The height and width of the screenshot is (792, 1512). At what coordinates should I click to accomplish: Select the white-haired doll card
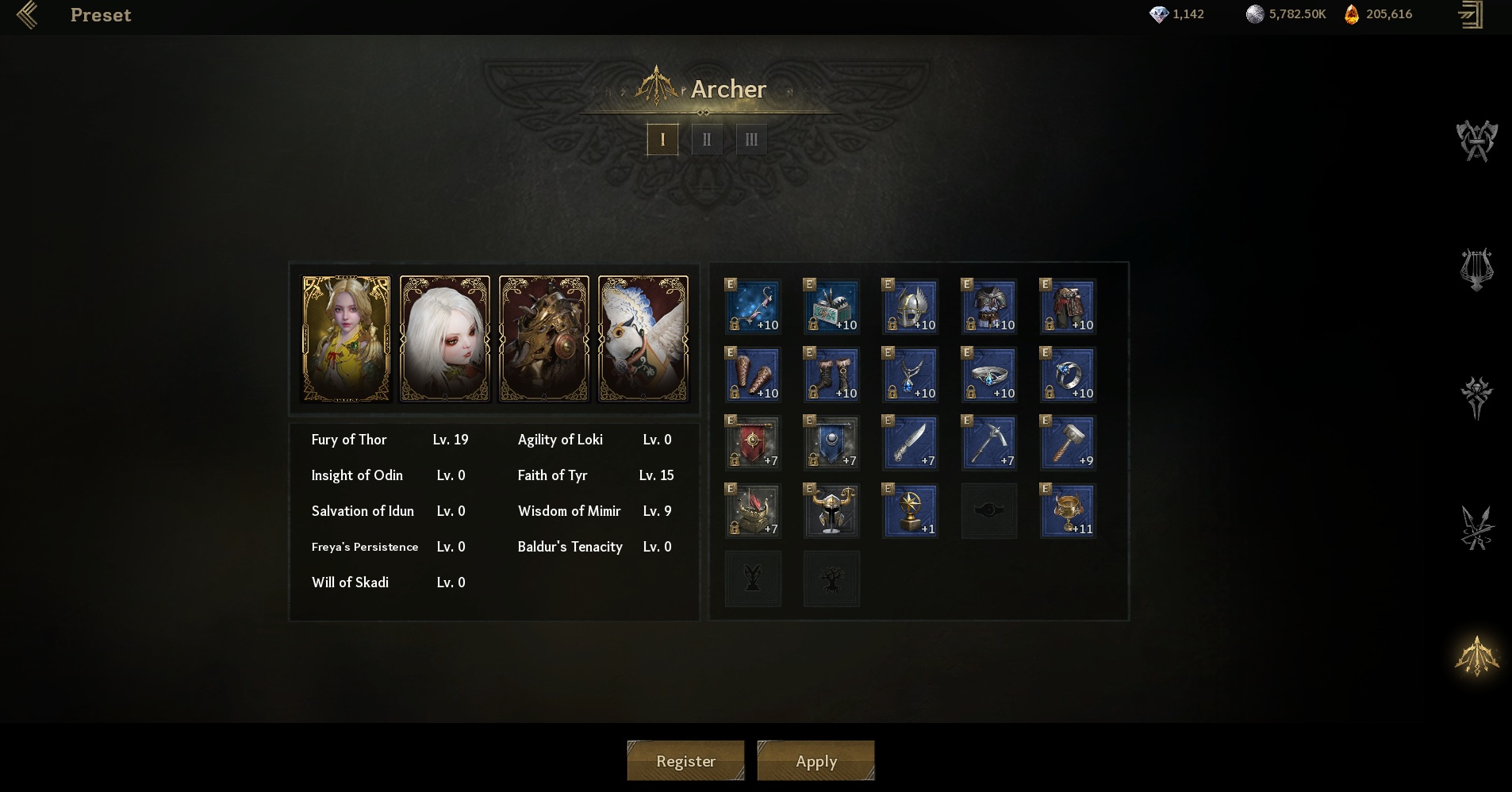445,339
